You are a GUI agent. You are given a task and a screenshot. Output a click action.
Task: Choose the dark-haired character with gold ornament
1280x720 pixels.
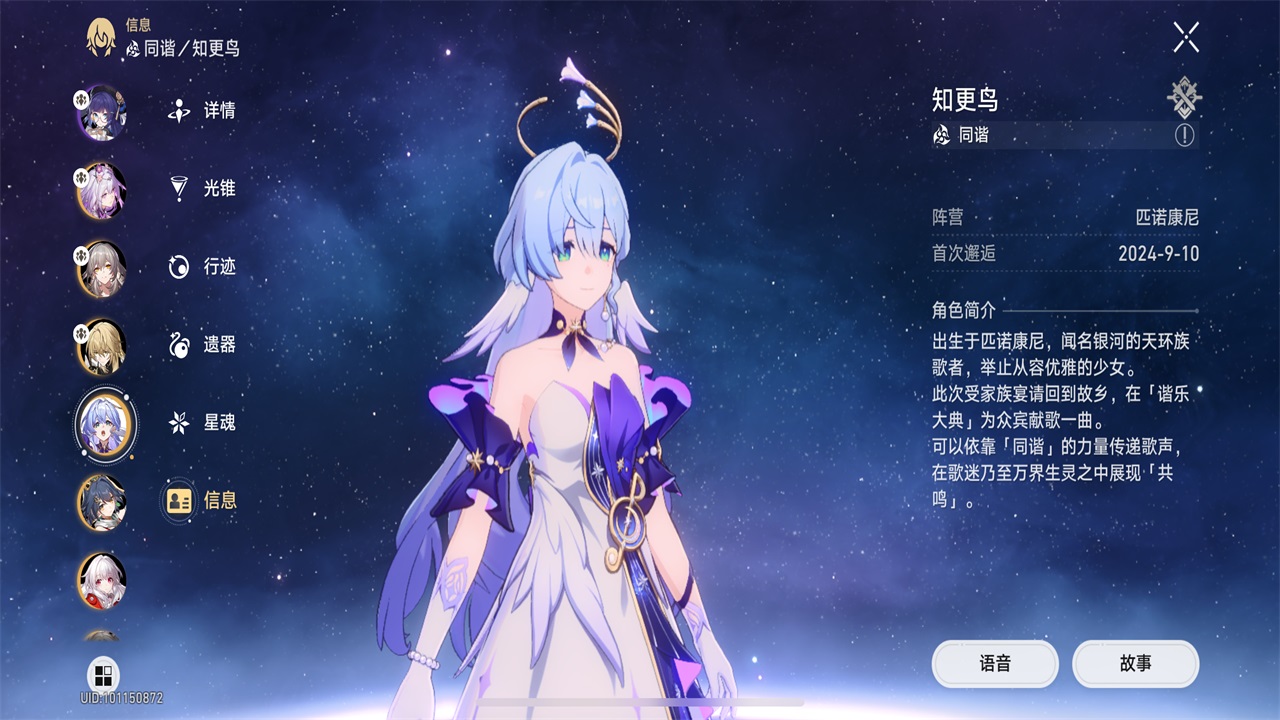point(102,502)
